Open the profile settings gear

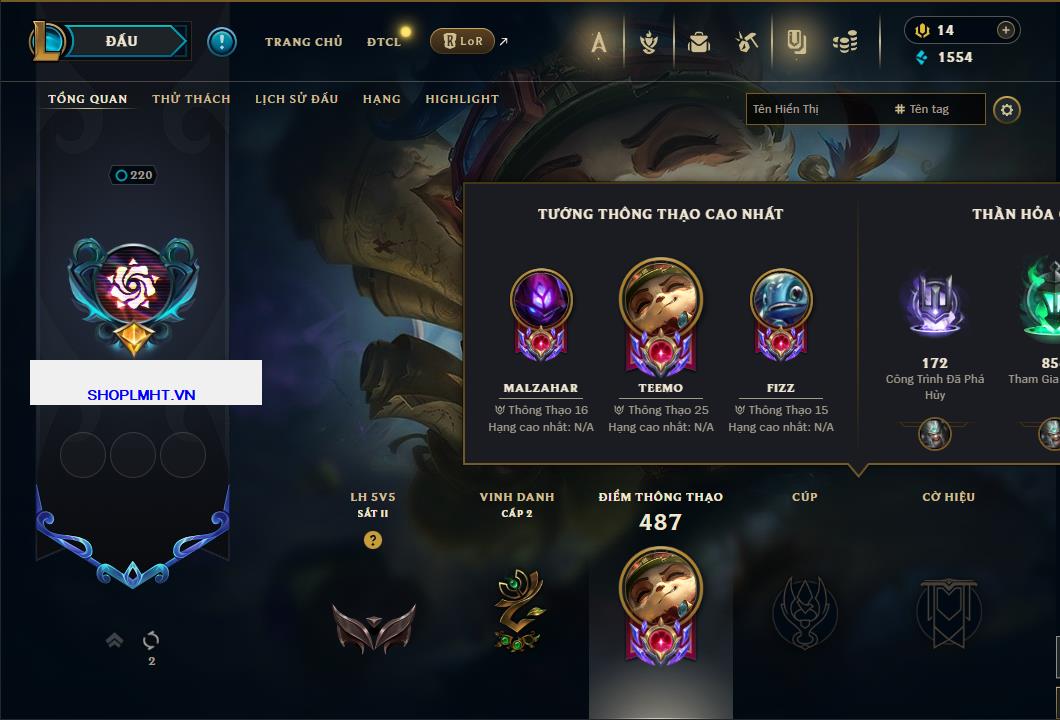click(x=1007, y=109)
